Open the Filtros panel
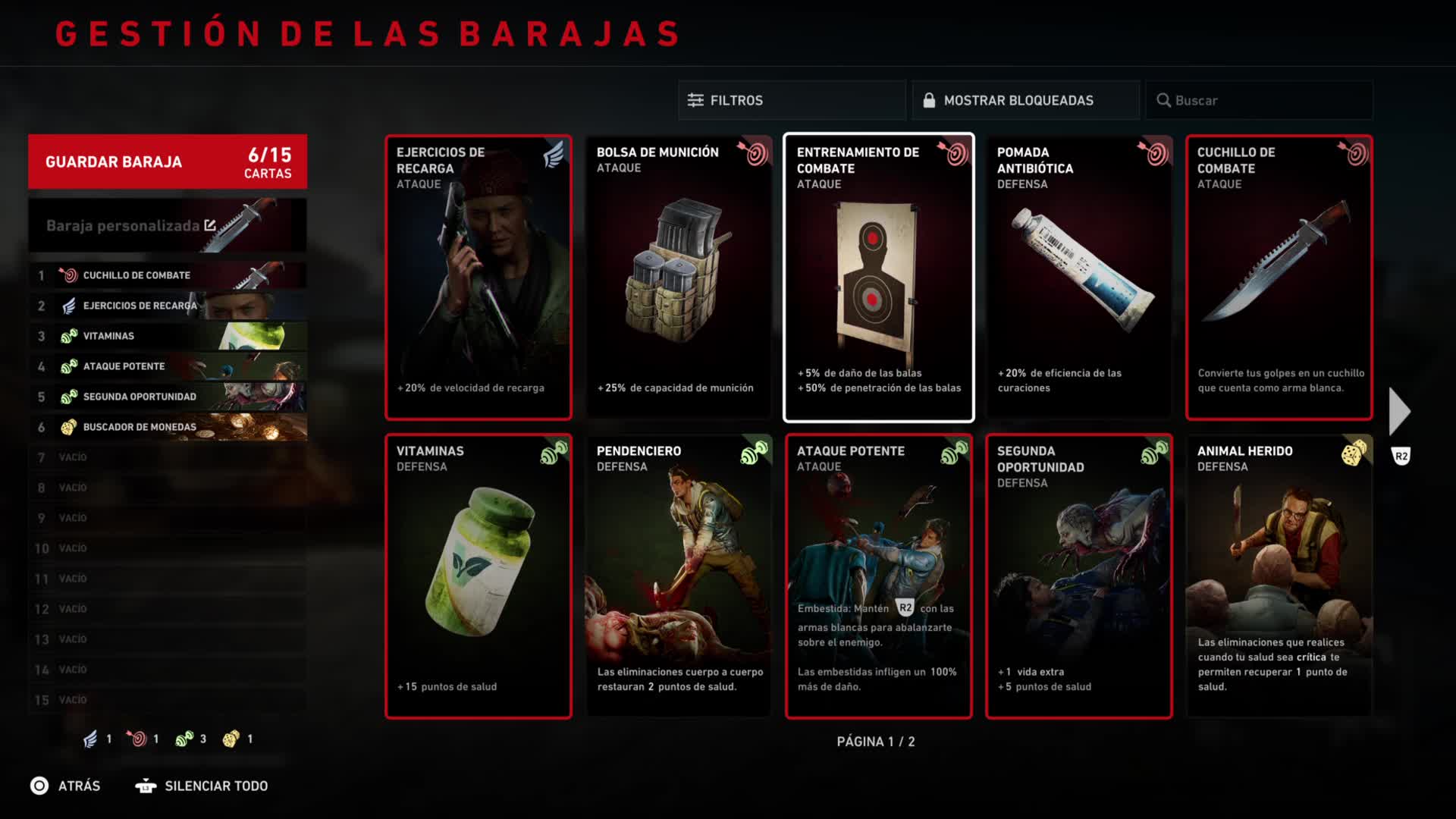The height and width of the screenshot is (819, 1456). pos(791,100)
